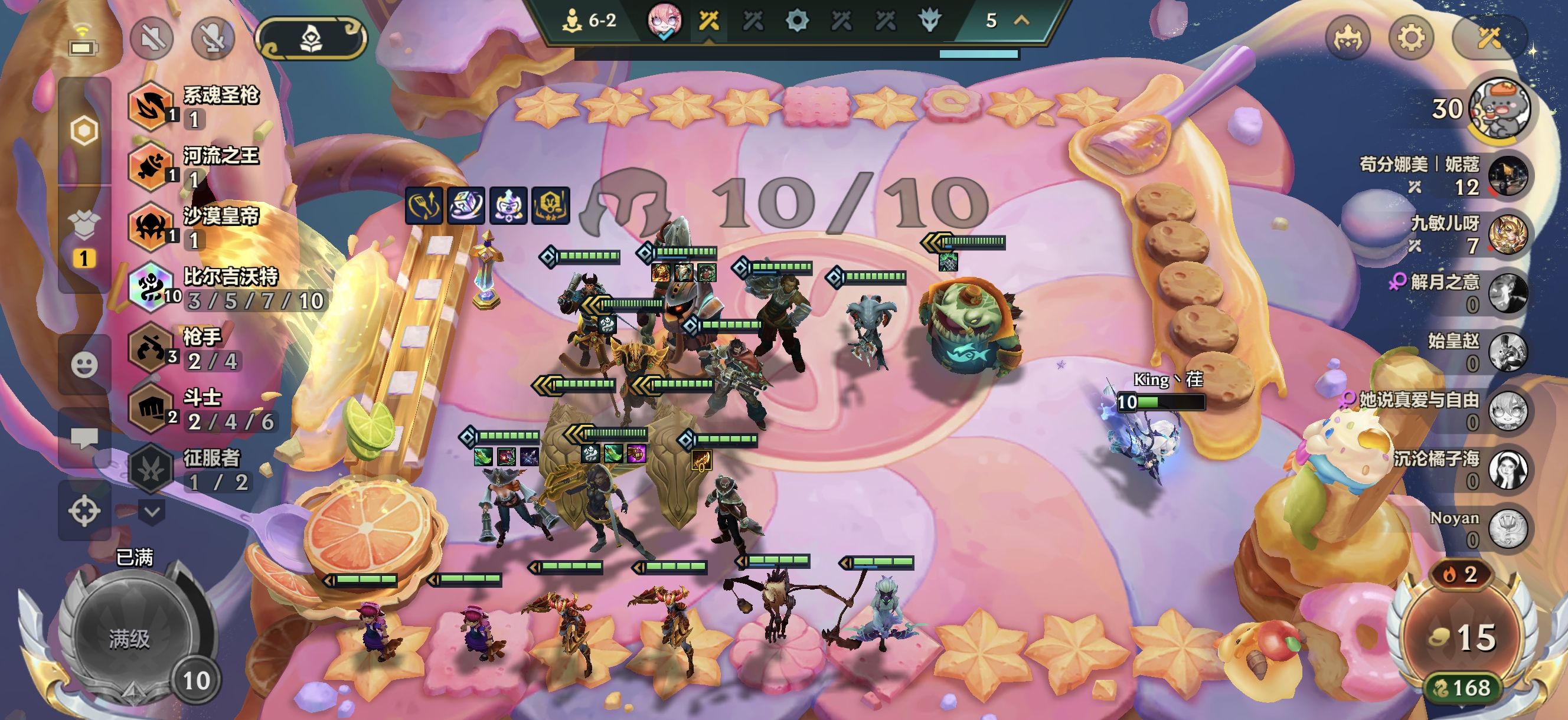1568x720 pixels.
Task: Open the settings gear menu
Action: pyautogui.click(x=1410, y=38)
